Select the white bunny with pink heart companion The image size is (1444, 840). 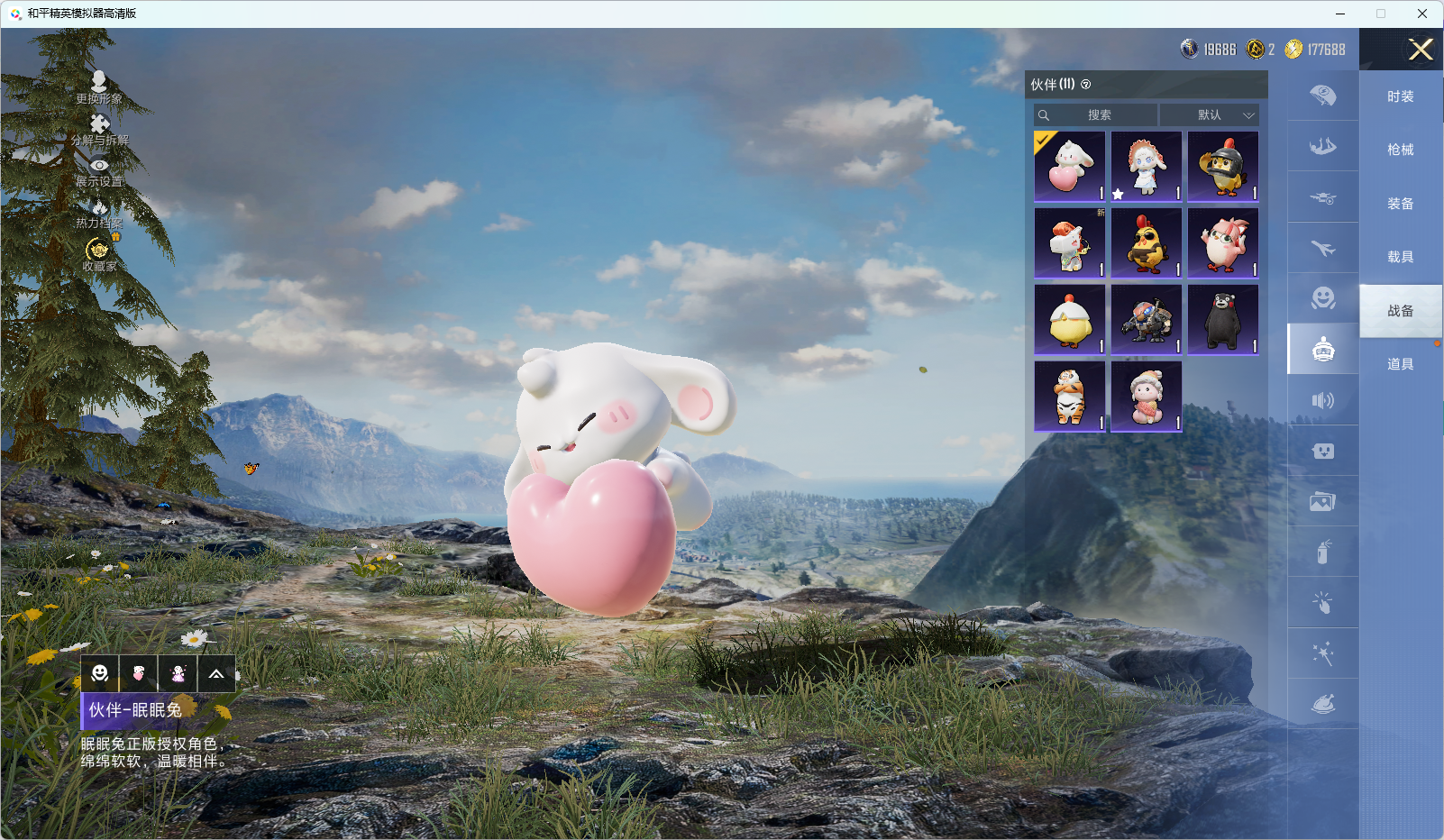click(1070, 167)
